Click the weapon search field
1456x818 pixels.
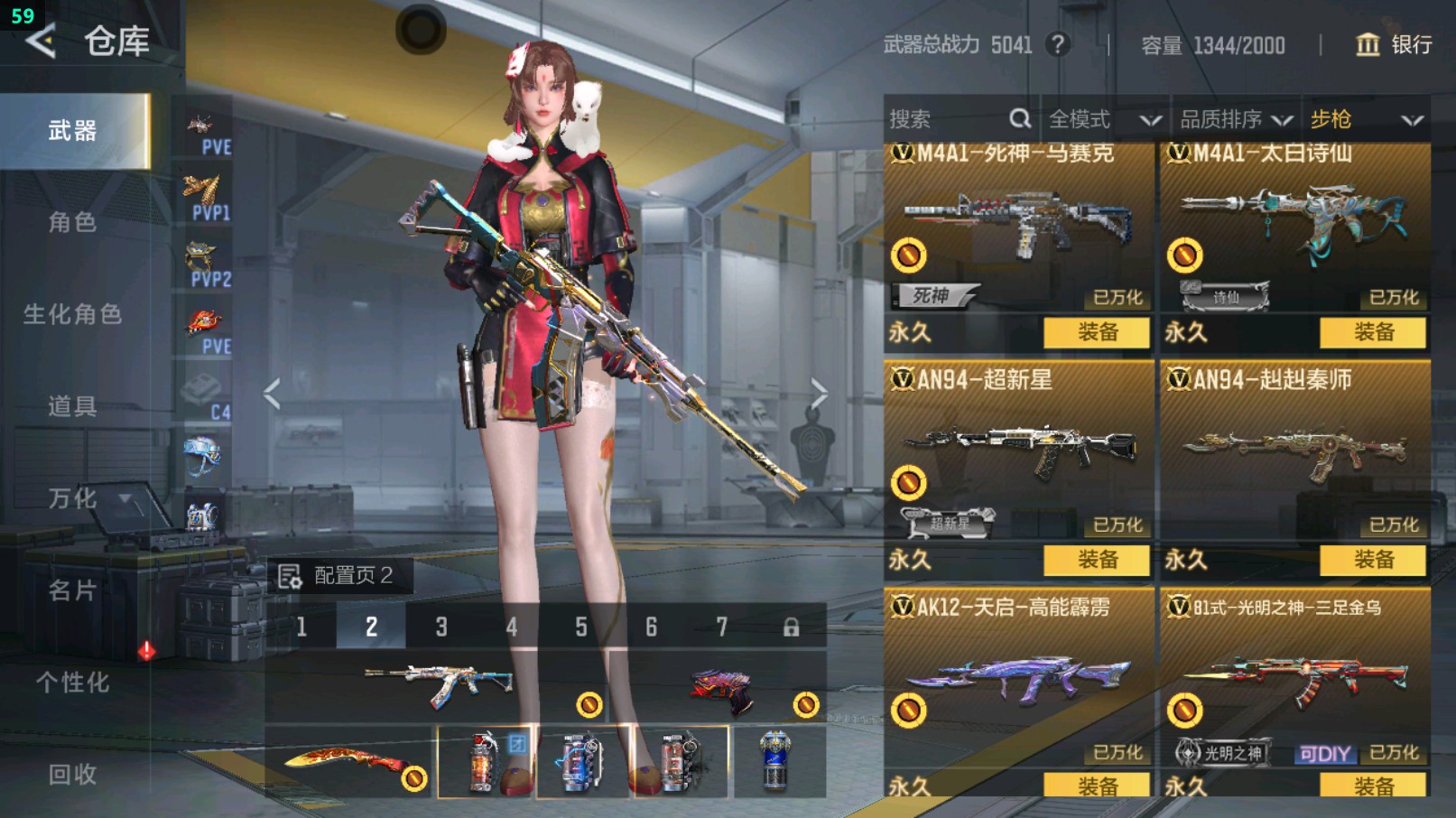click(x=948, y=119)
